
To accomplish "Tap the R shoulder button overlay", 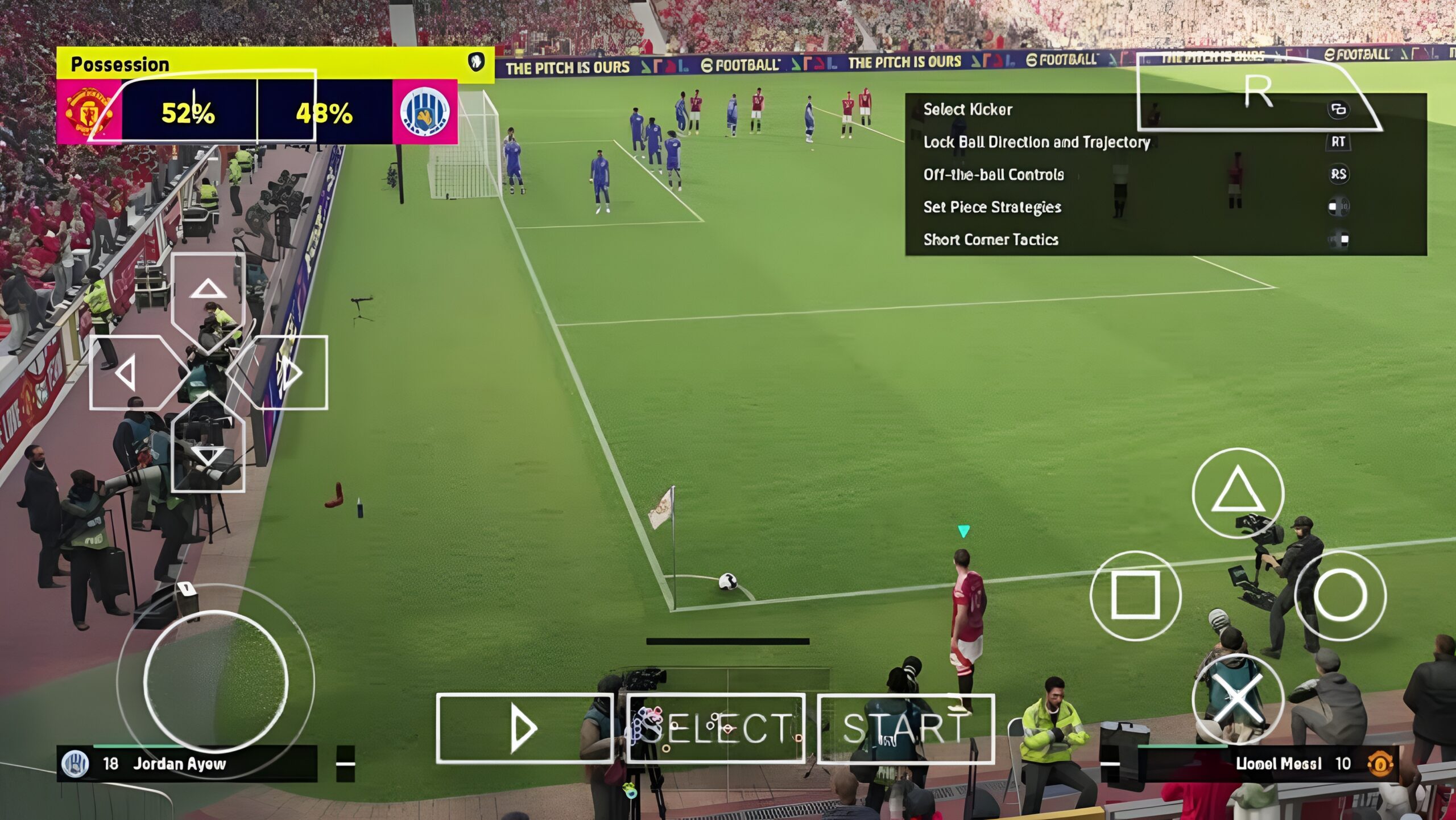I will tap(1258, 92).
